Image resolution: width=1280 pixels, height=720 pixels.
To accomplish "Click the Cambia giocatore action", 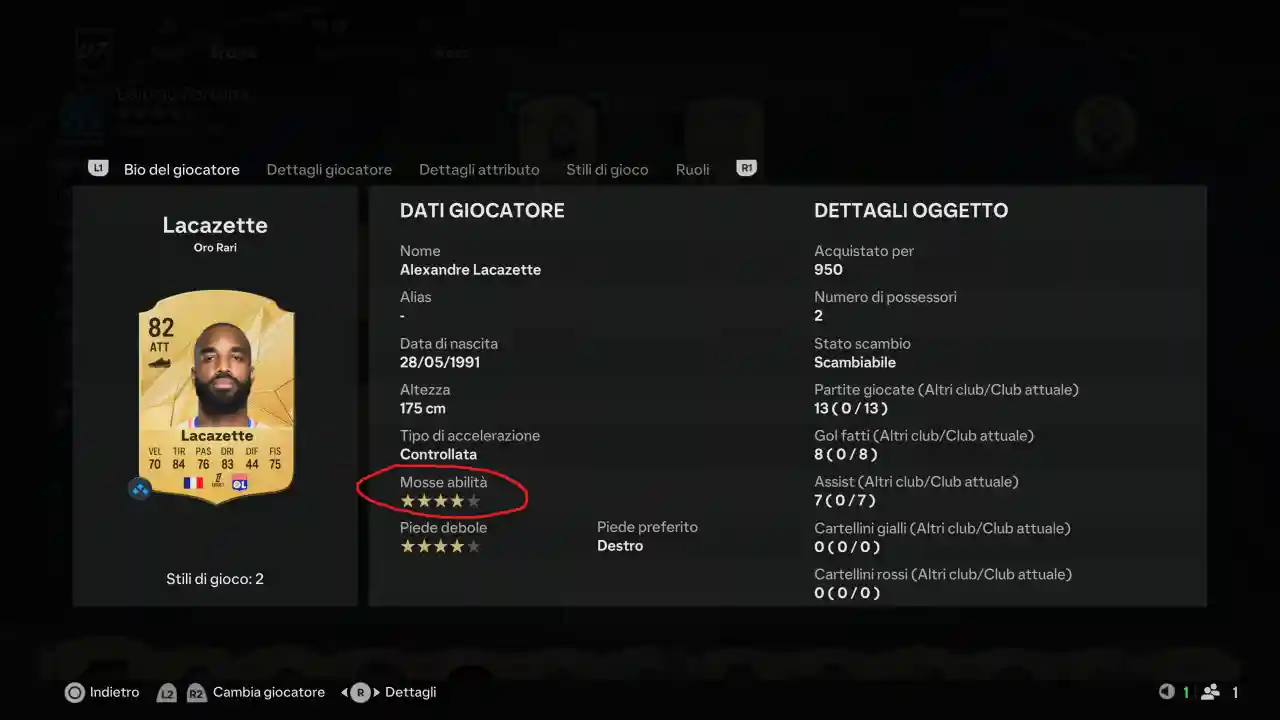I will (x=268, y=692).
